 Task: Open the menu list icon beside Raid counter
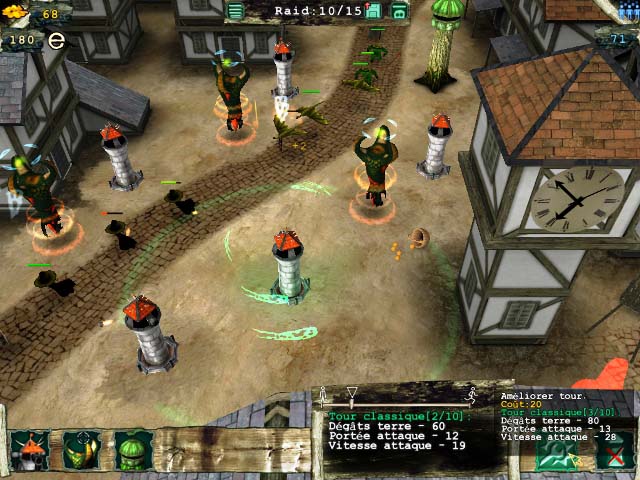pos(235,11)
